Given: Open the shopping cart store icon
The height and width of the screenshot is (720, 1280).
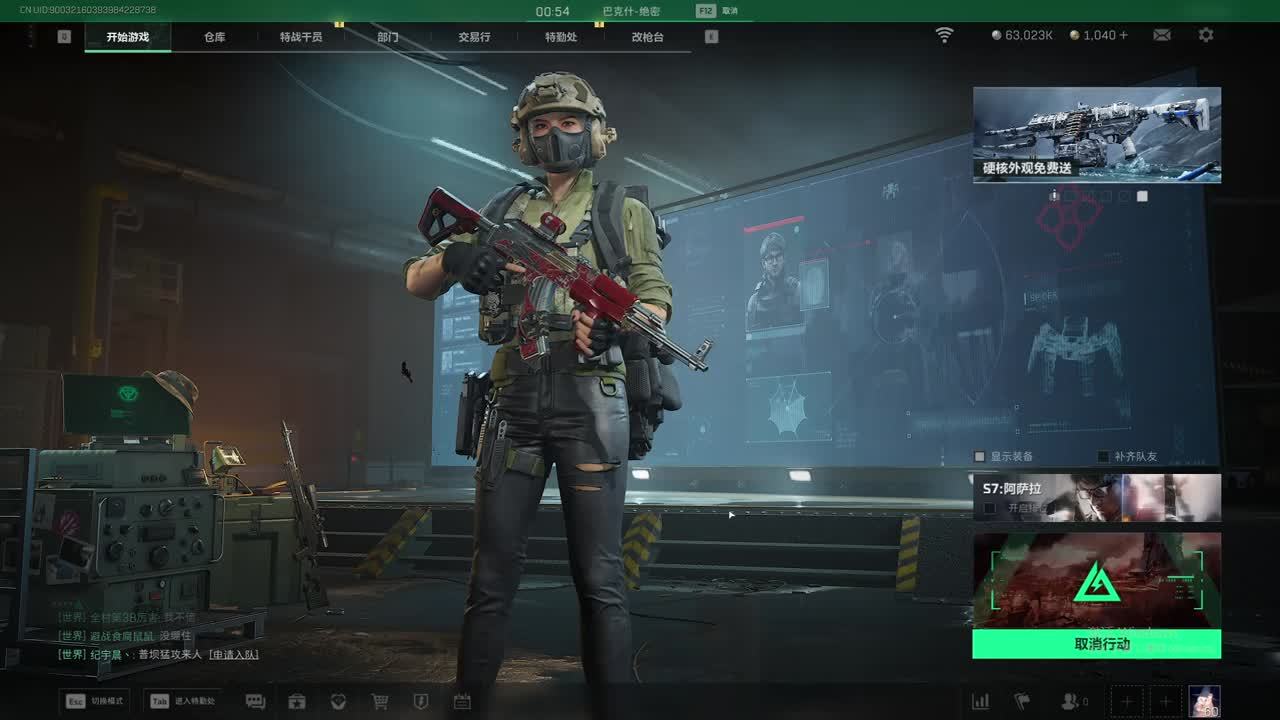Looking at the screenshot, I should click(380, 702).
